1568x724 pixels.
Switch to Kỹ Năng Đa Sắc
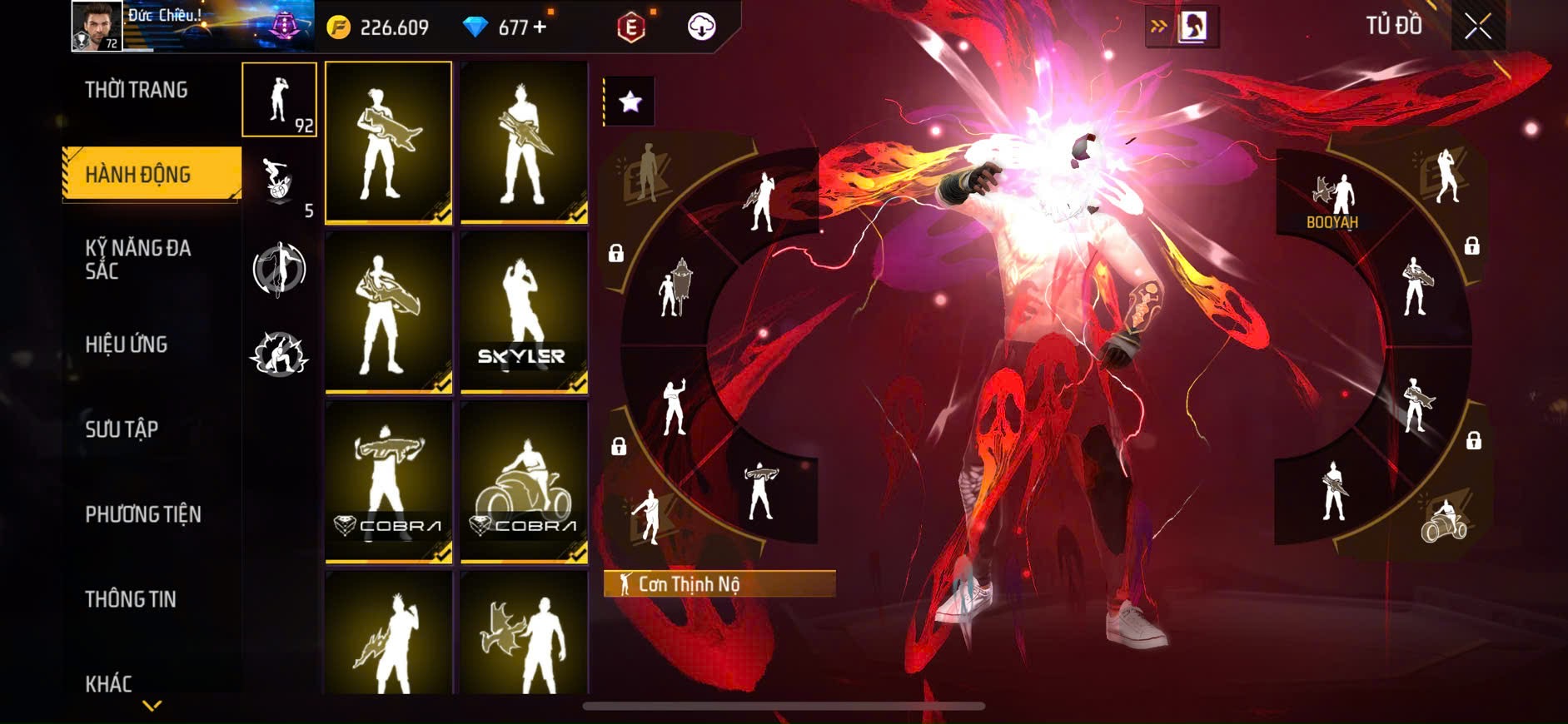138,259
